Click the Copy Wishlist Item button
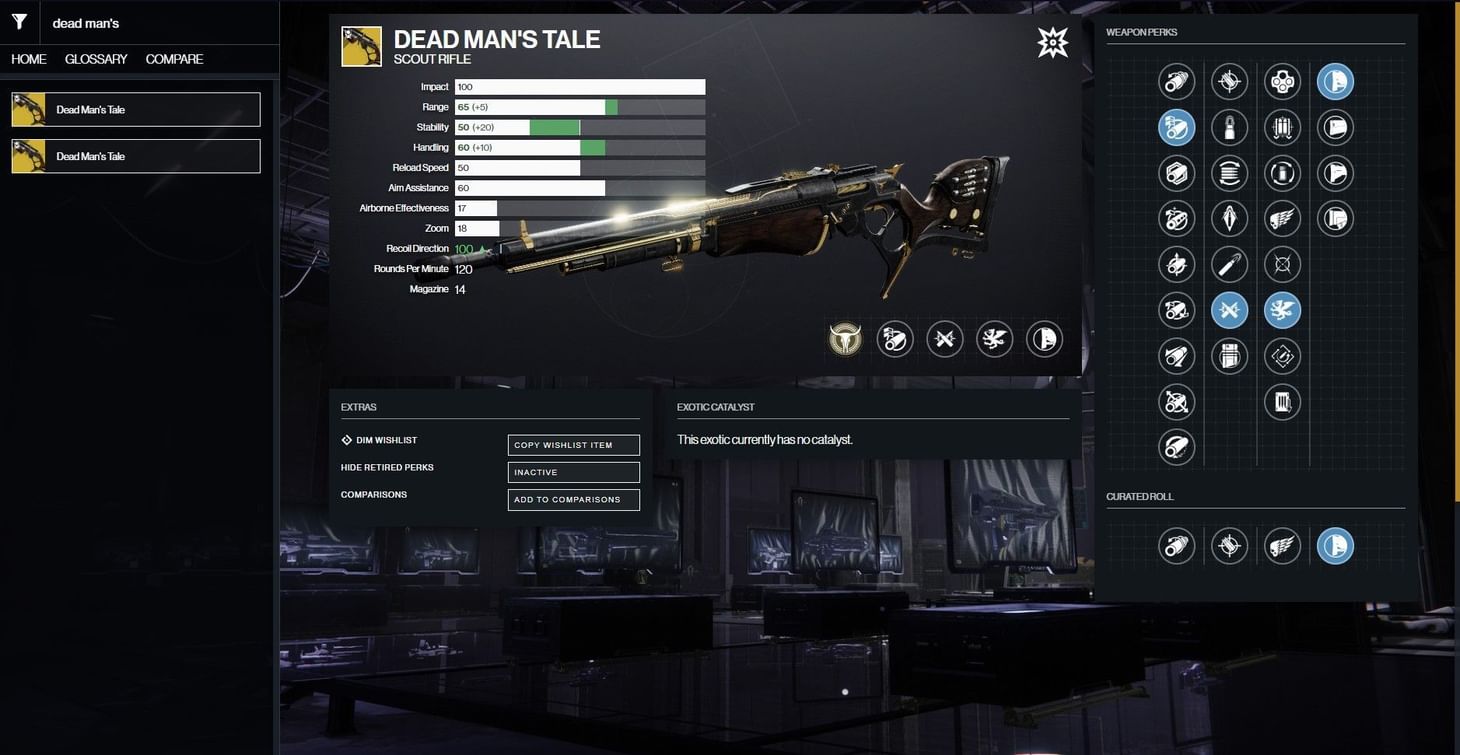The image size is (1460, 755). (x=573, y=444)
